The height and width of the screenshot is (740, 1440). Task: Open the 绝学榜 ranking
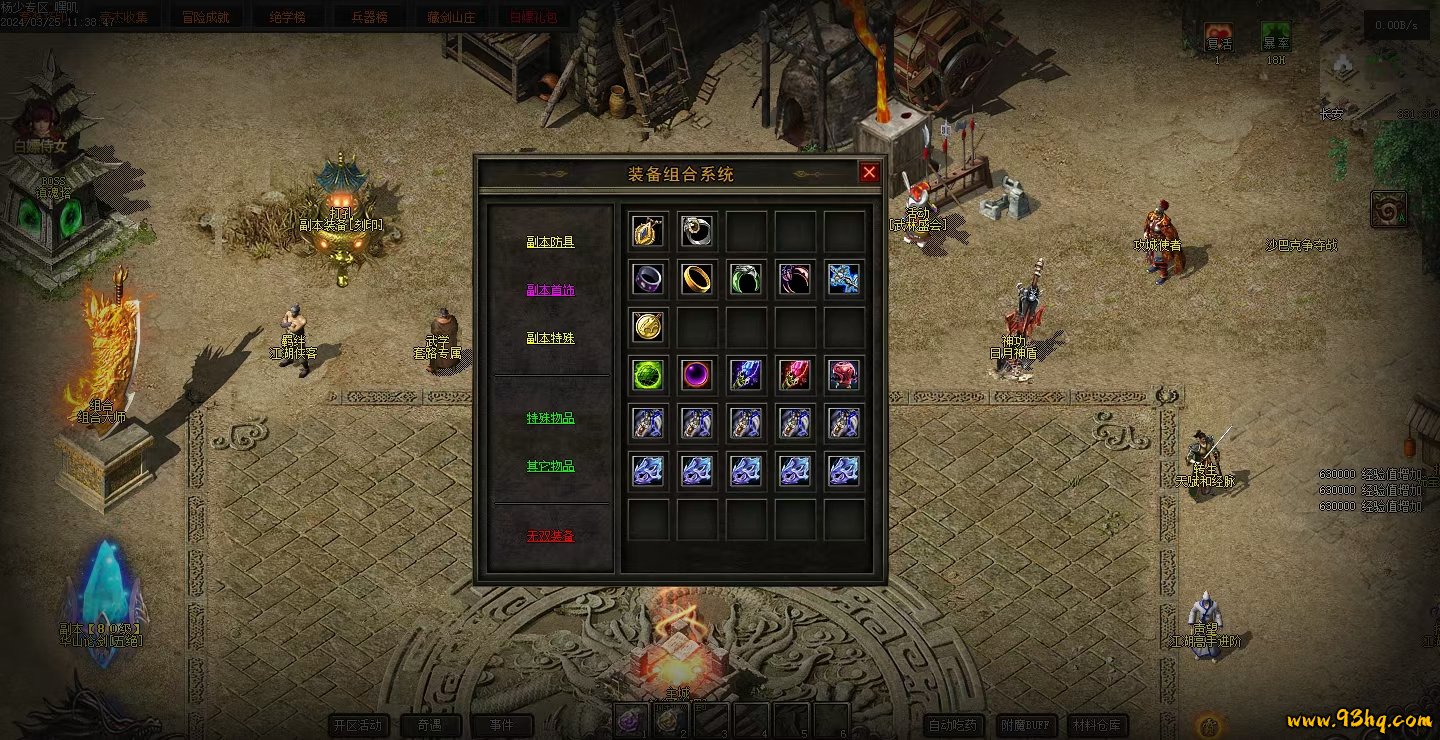point(287,17)
